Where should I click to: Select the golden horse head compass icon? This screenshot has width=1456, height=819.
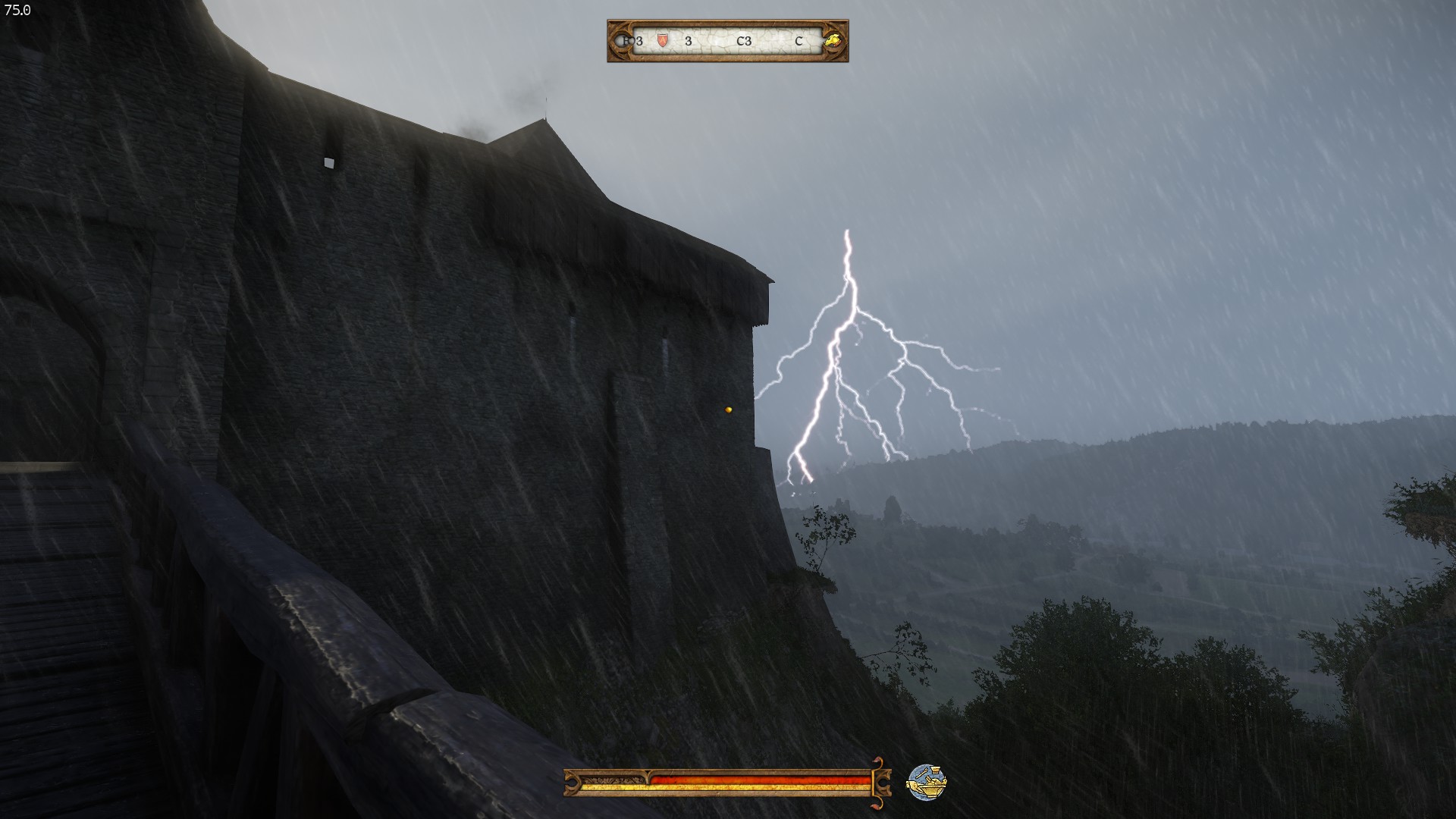[x=834, y=40]
